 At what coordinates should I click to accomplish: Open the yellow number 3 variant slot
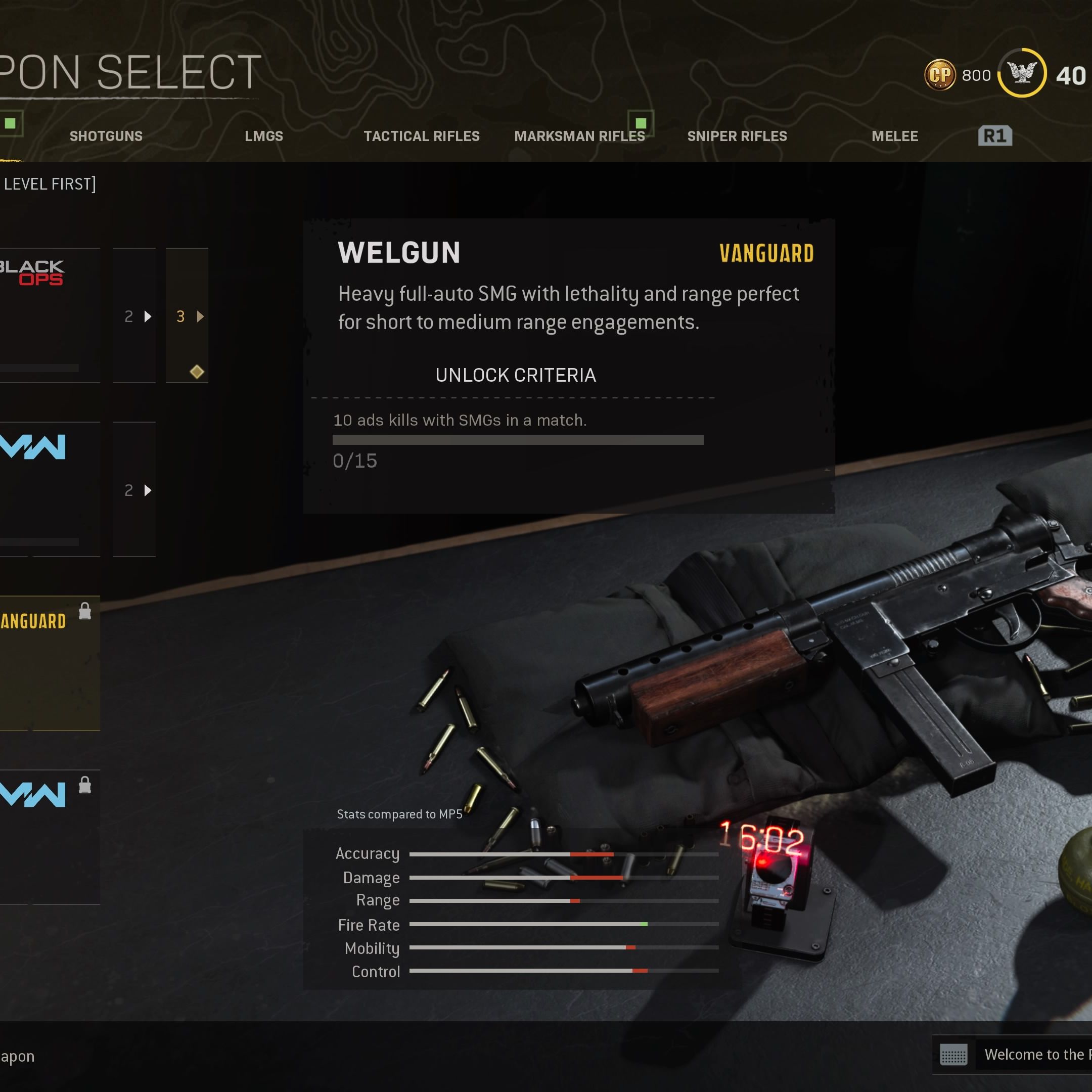187,315
